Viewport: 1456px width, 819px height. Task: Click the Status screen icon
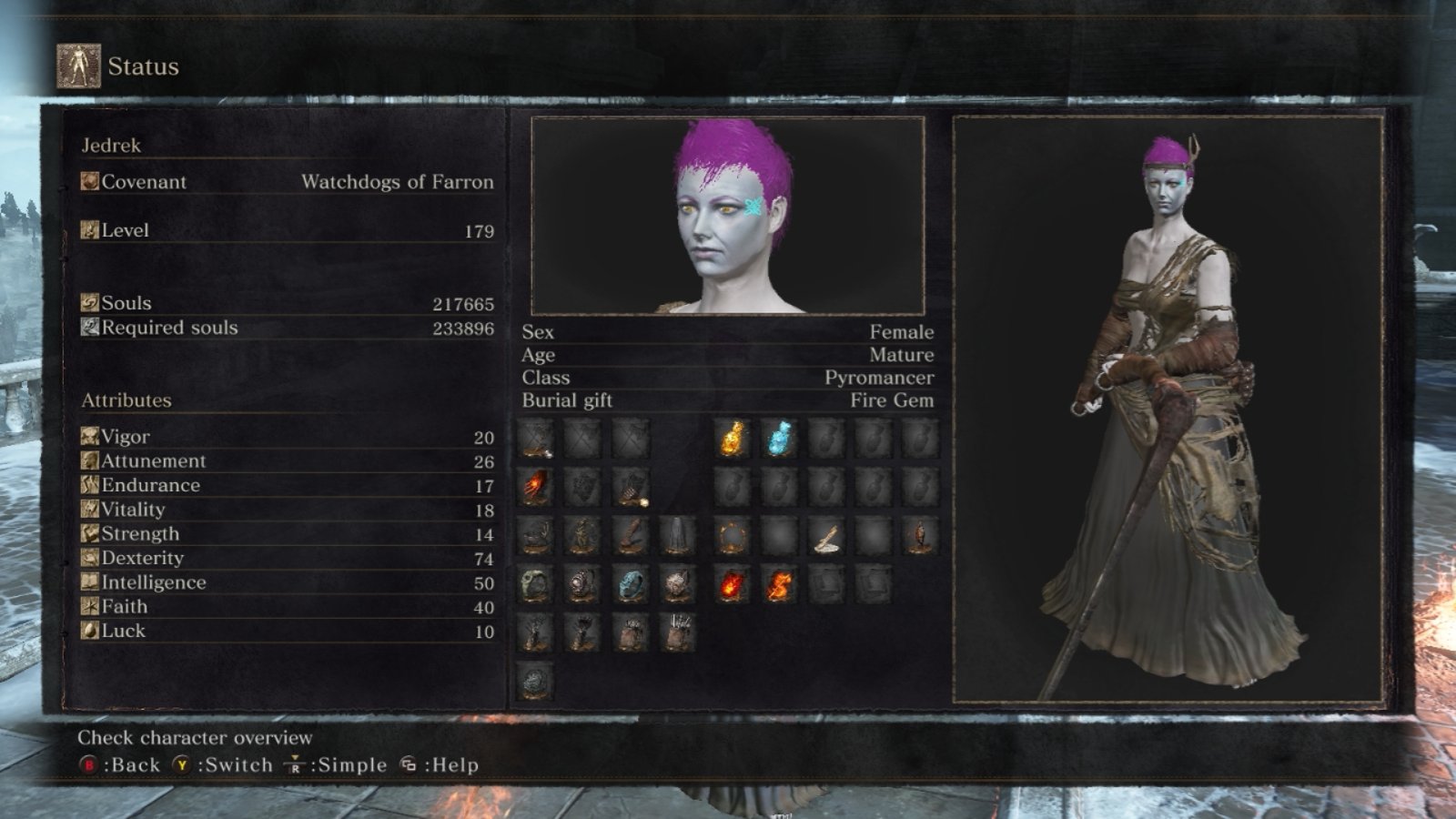(x=79, y=66)
